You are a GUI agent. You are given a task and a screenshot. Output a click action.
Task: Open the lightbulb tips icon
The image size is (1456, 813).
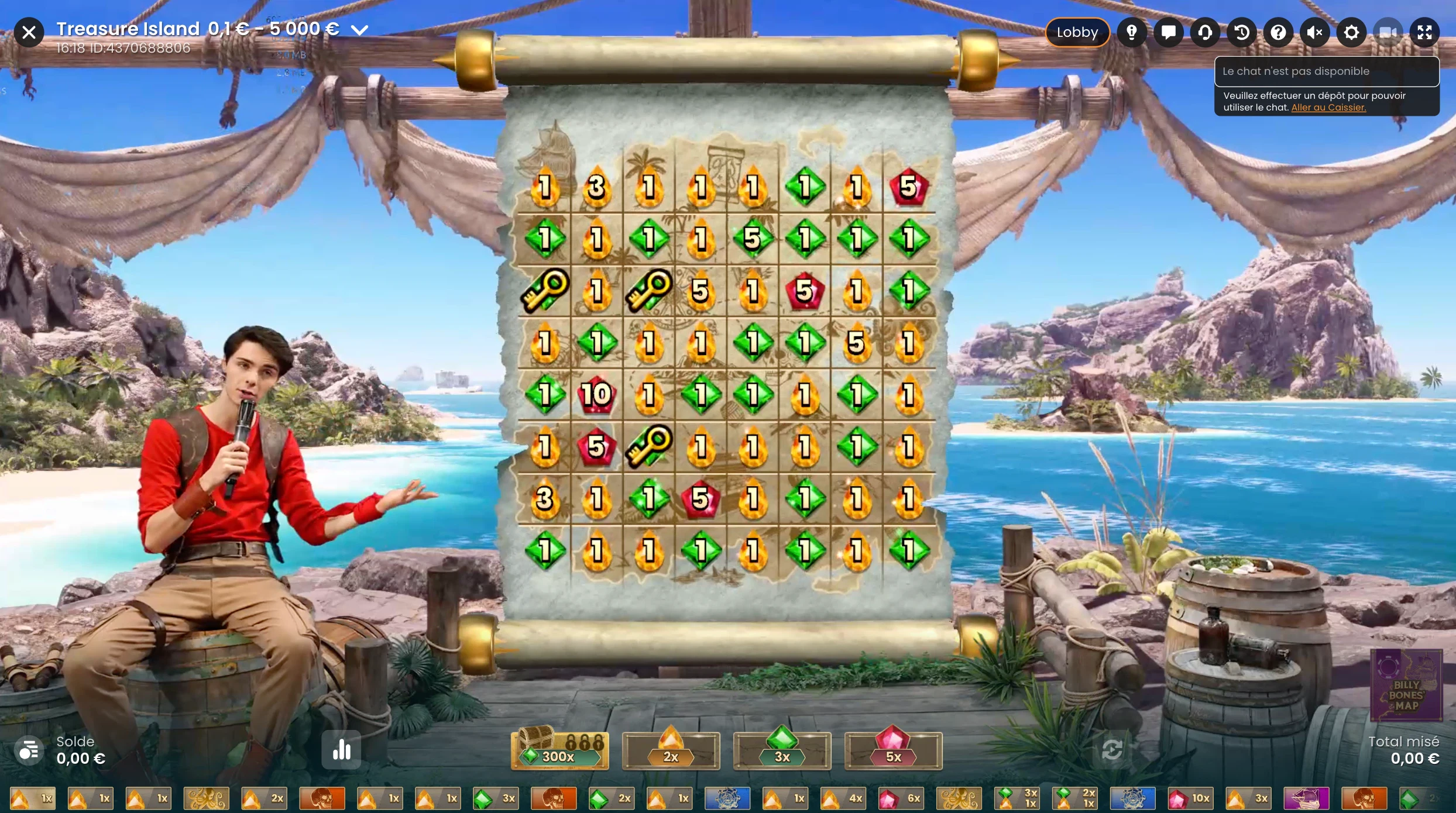click(1132, 32)
